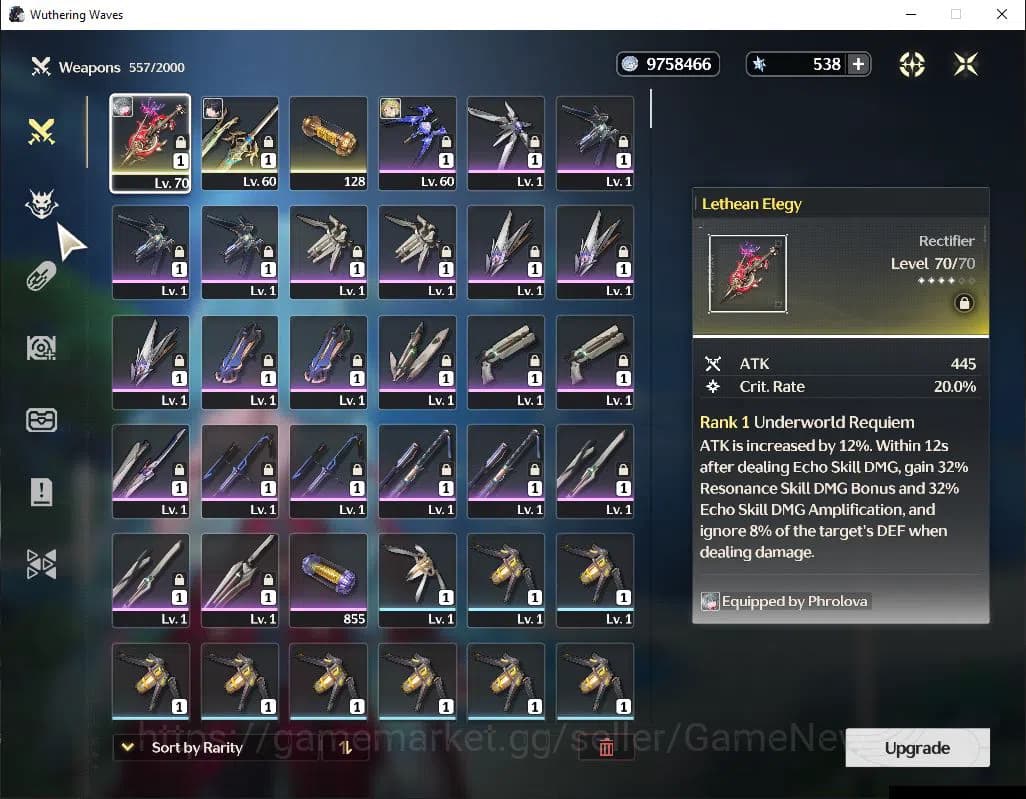Upgrade the Lethean Elegy weapon
This screenshot has width=1026, height=799.
pyautogui.click(x=917, y=748)
